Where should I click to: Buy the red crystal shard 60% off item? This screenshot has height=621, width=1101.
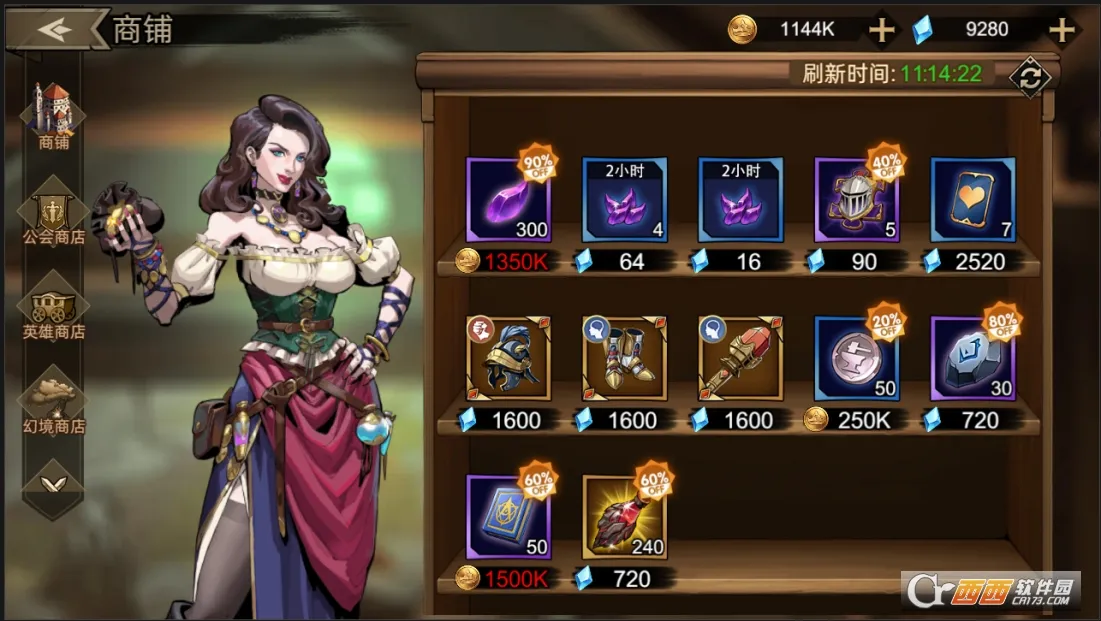(x=624, y=516)
